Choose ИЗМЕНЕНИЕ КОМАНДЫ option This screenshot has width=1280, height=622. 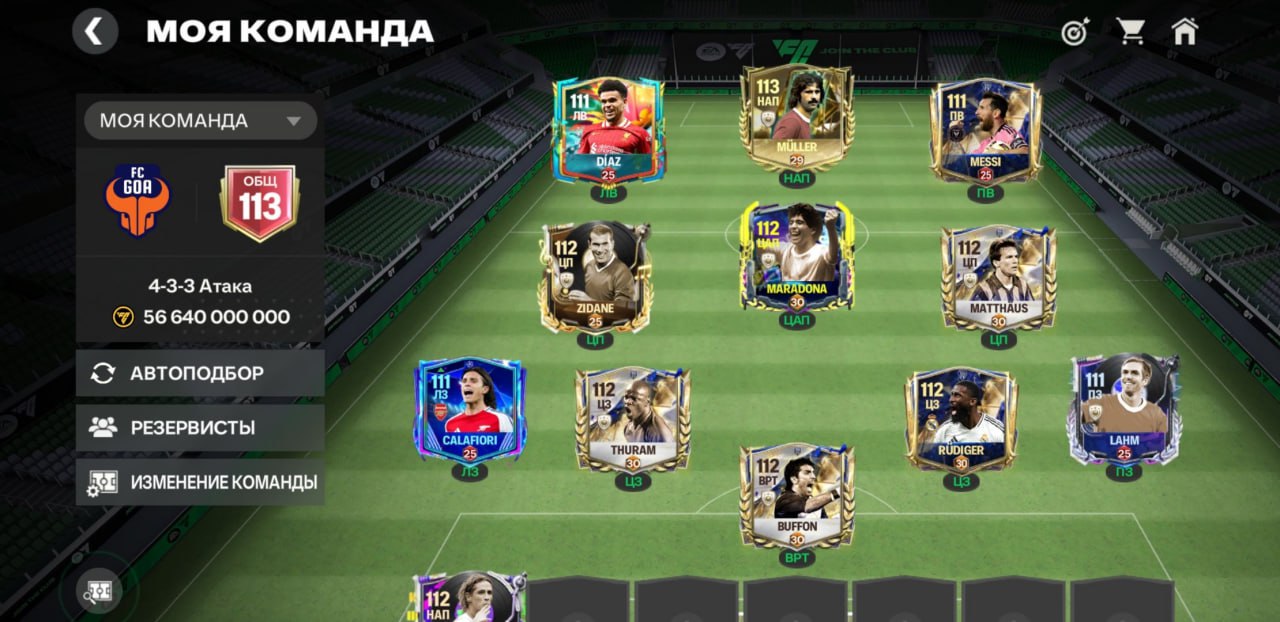click(200, 482)
